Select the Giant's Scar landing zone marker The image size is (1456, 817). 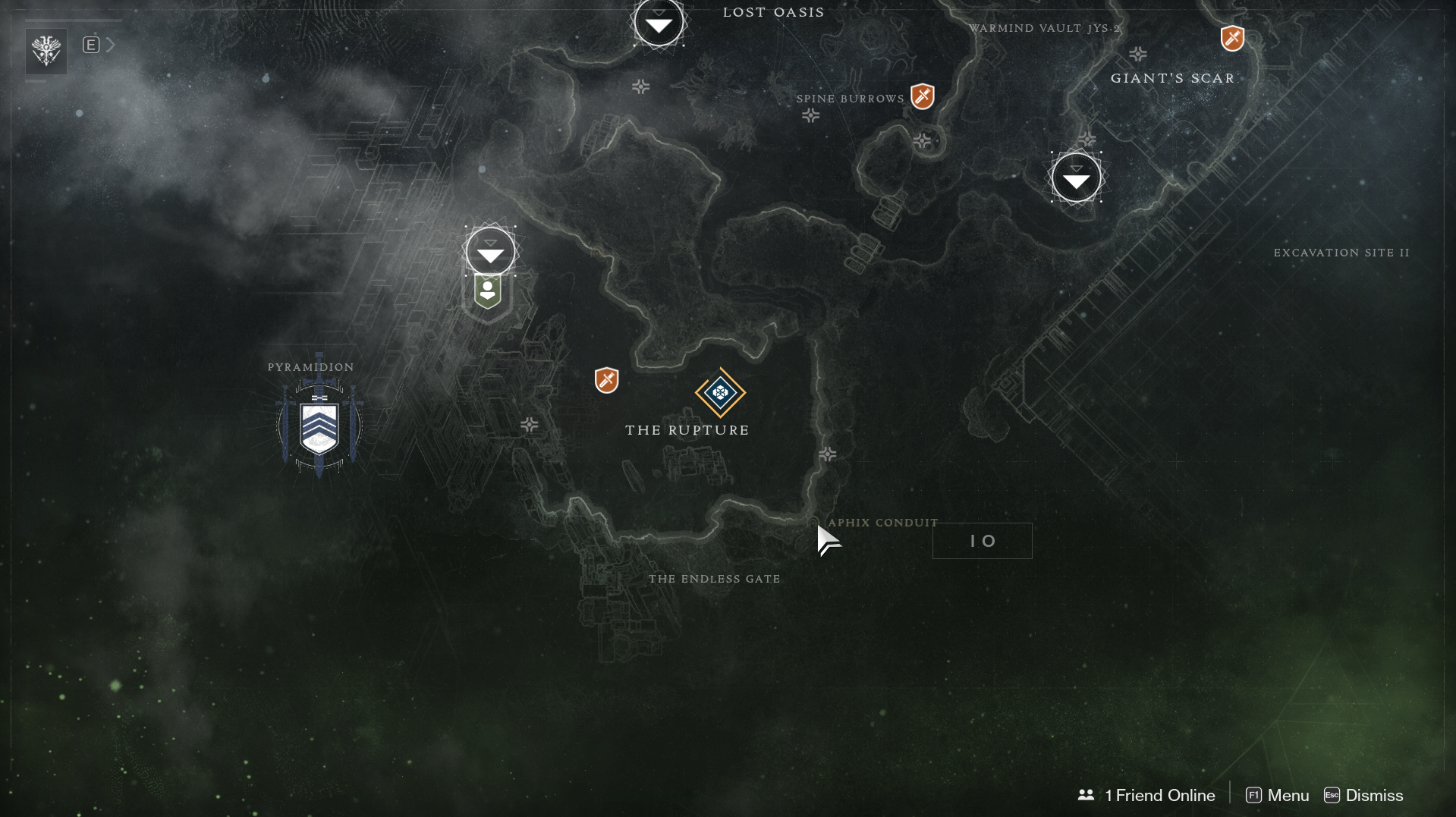[x=1076, y=178]
